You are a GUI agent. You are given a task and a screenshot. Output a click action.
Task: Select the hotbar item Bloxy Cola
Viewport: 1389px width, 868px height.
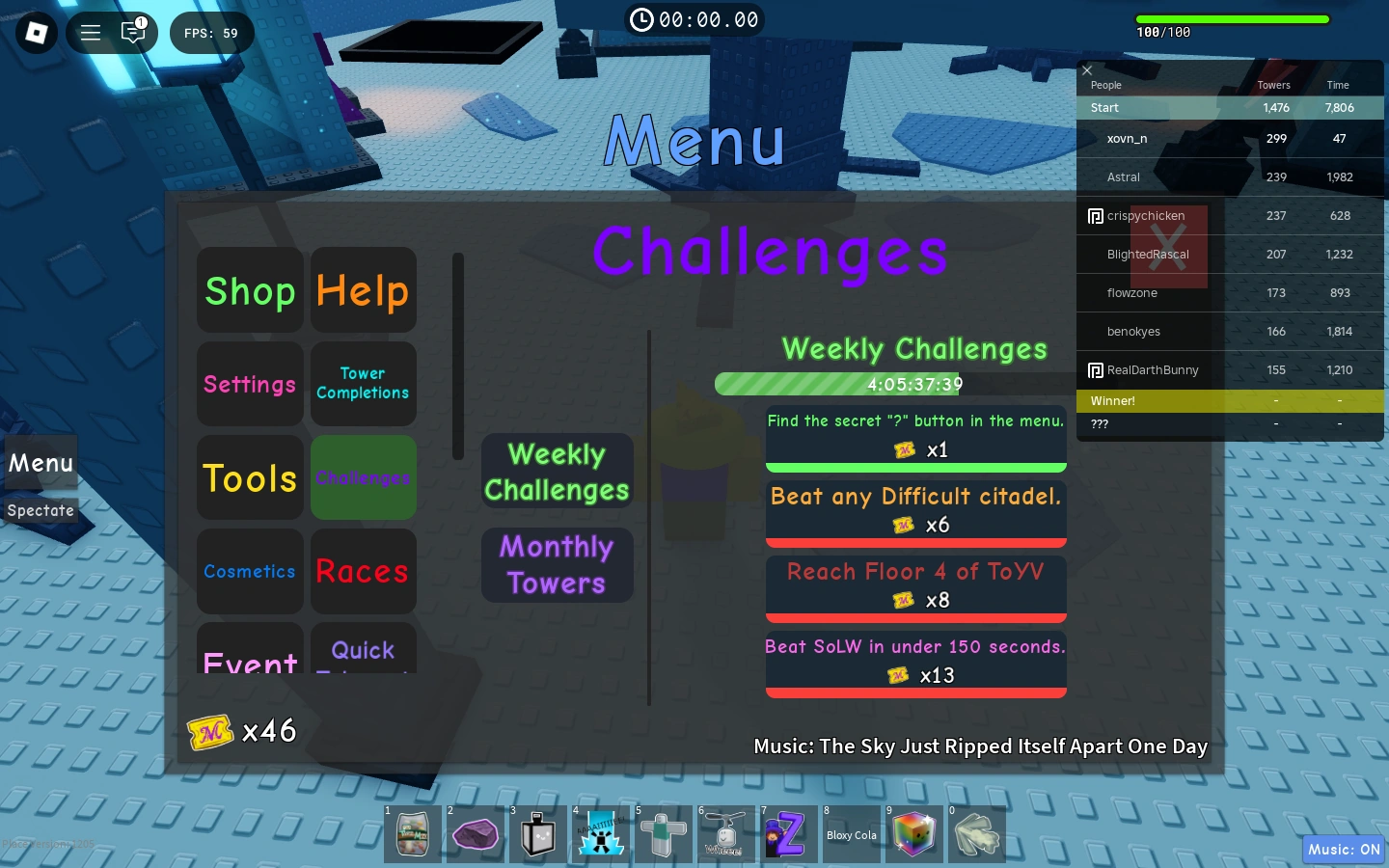click(852, 834)
